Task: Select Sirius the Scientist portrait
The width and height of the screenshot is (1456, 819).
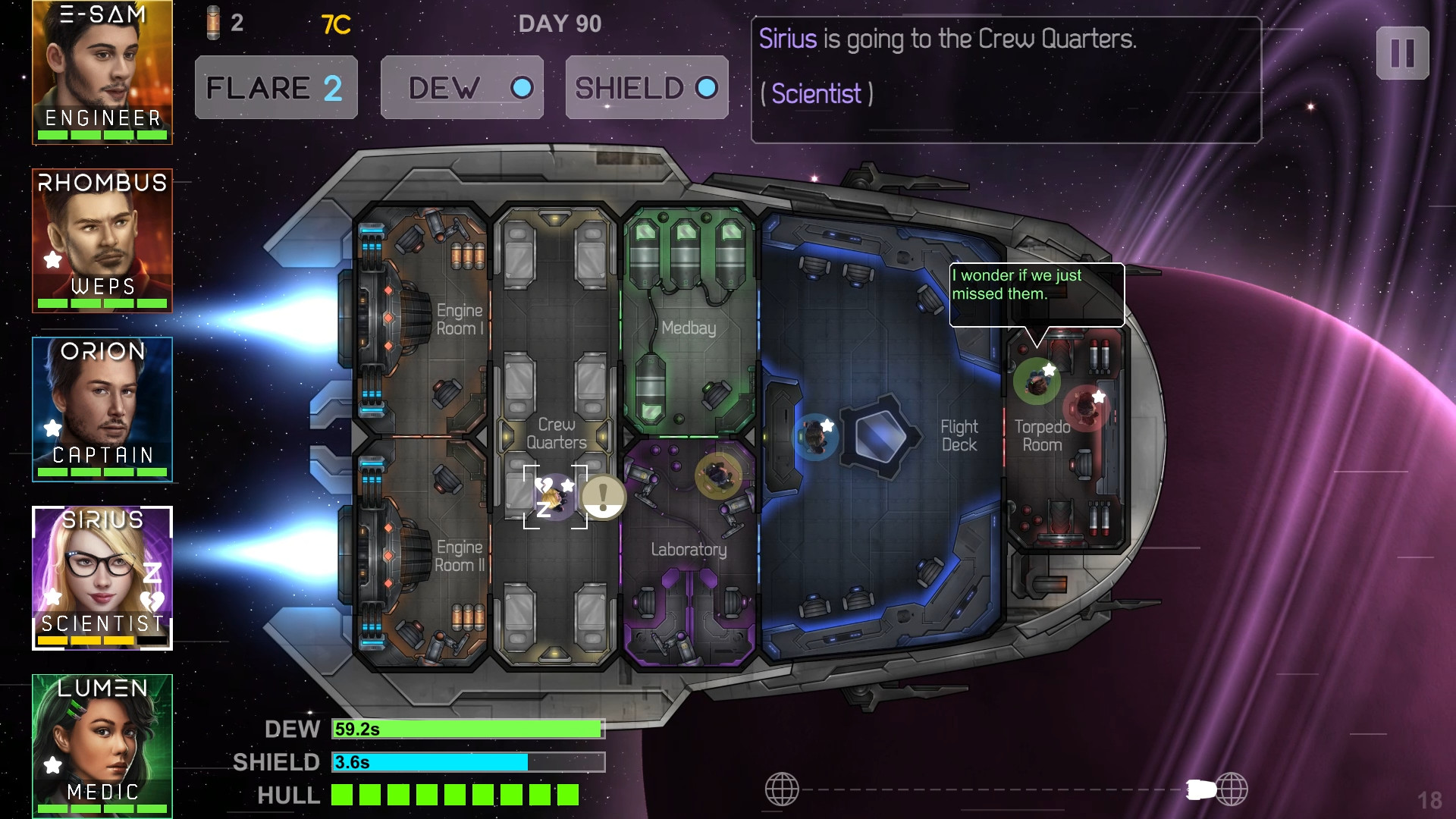Action: pos(102,578)
